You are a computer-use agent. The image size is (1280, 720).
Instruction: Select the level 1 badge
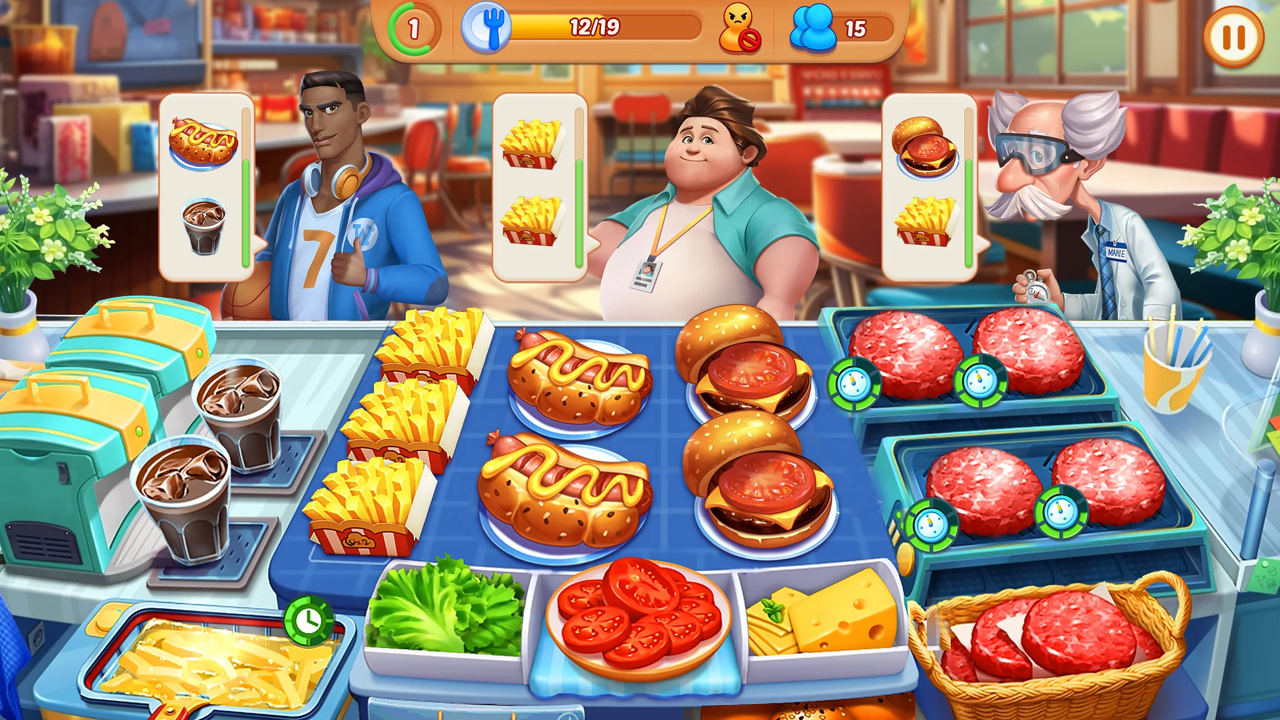(x=414, y=28)
